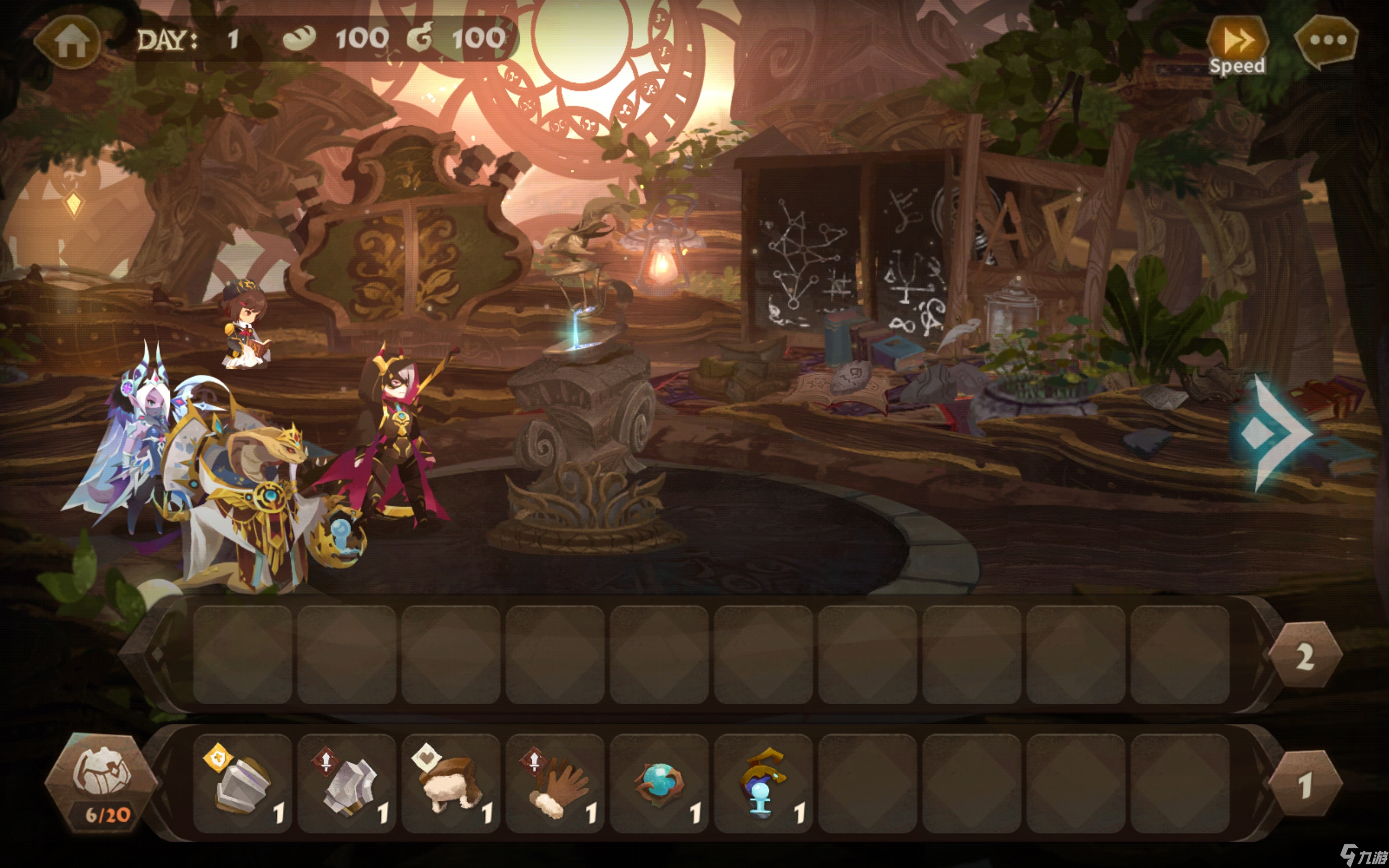Open the chat bubble menu
The width and height of the screenshot is (1389, 868).
(1327, 41)
